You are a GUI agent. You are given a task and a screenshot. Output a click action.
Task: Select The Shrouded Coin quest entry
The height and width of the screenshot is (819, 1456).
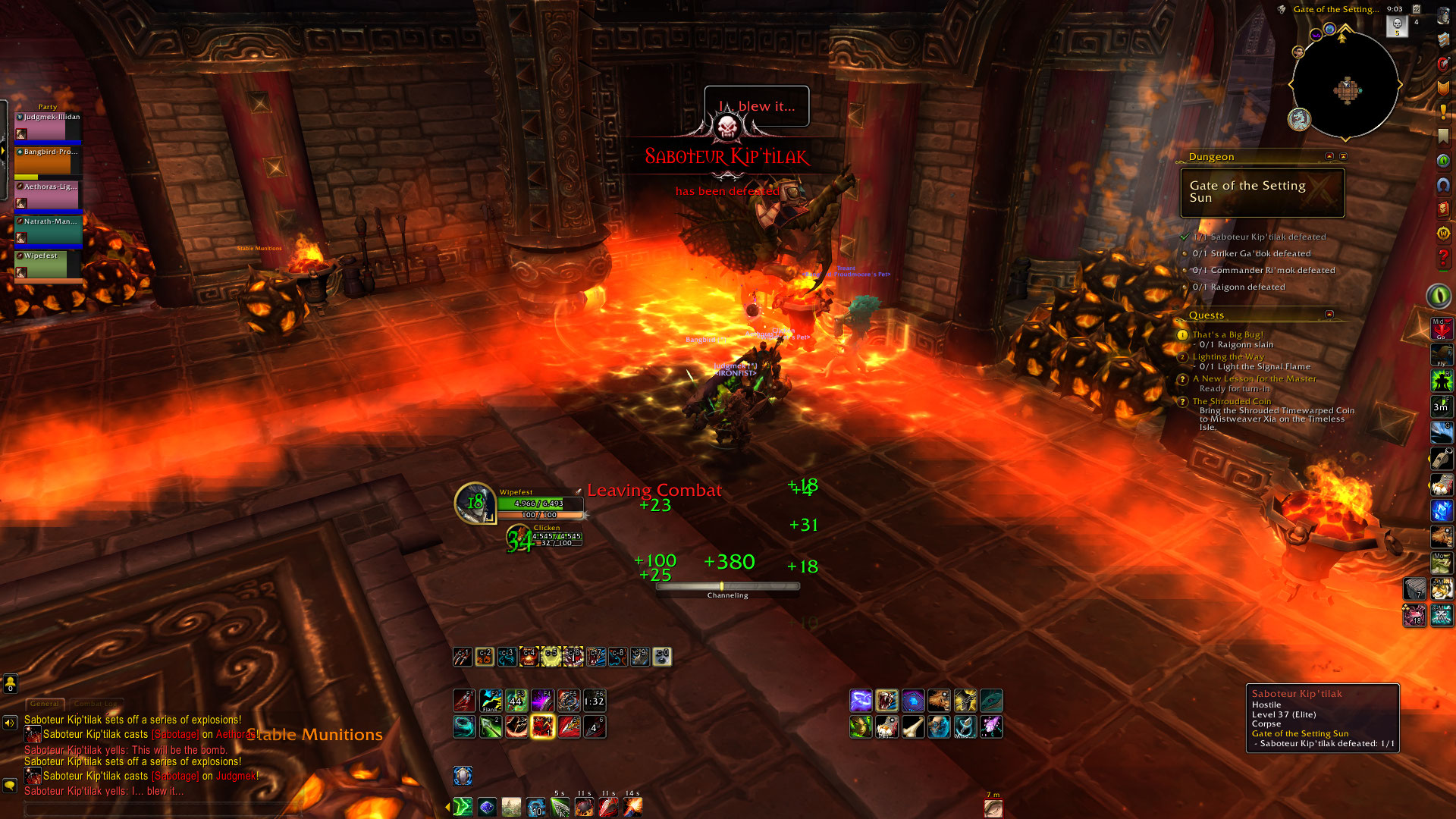point(1232,401)
